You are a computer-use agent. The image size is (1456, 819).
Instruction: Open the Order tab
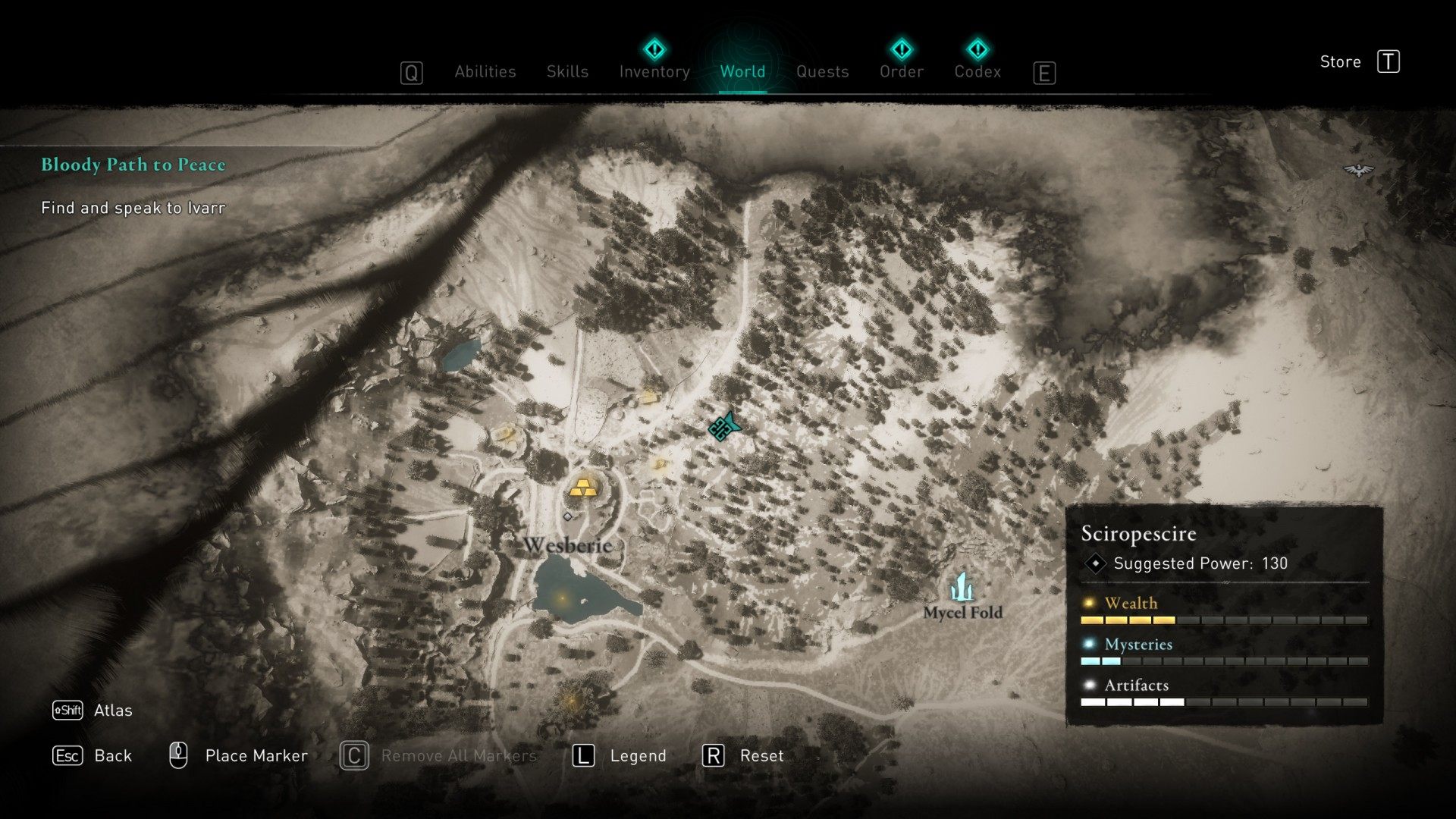pyautogui.click(x=901, y=71)
